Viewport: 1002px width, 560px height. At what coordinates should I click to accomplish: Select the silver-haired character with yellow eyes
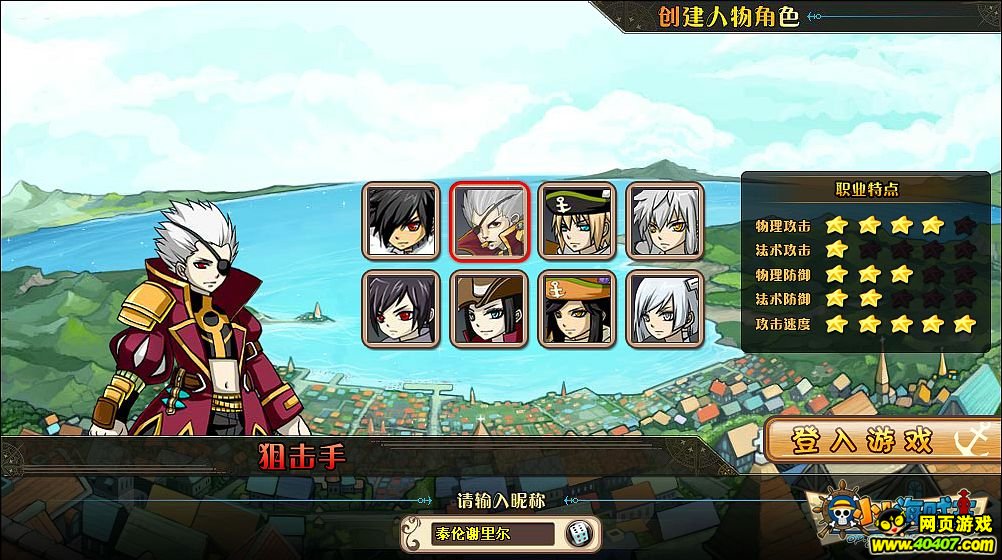tap(665, 220)
